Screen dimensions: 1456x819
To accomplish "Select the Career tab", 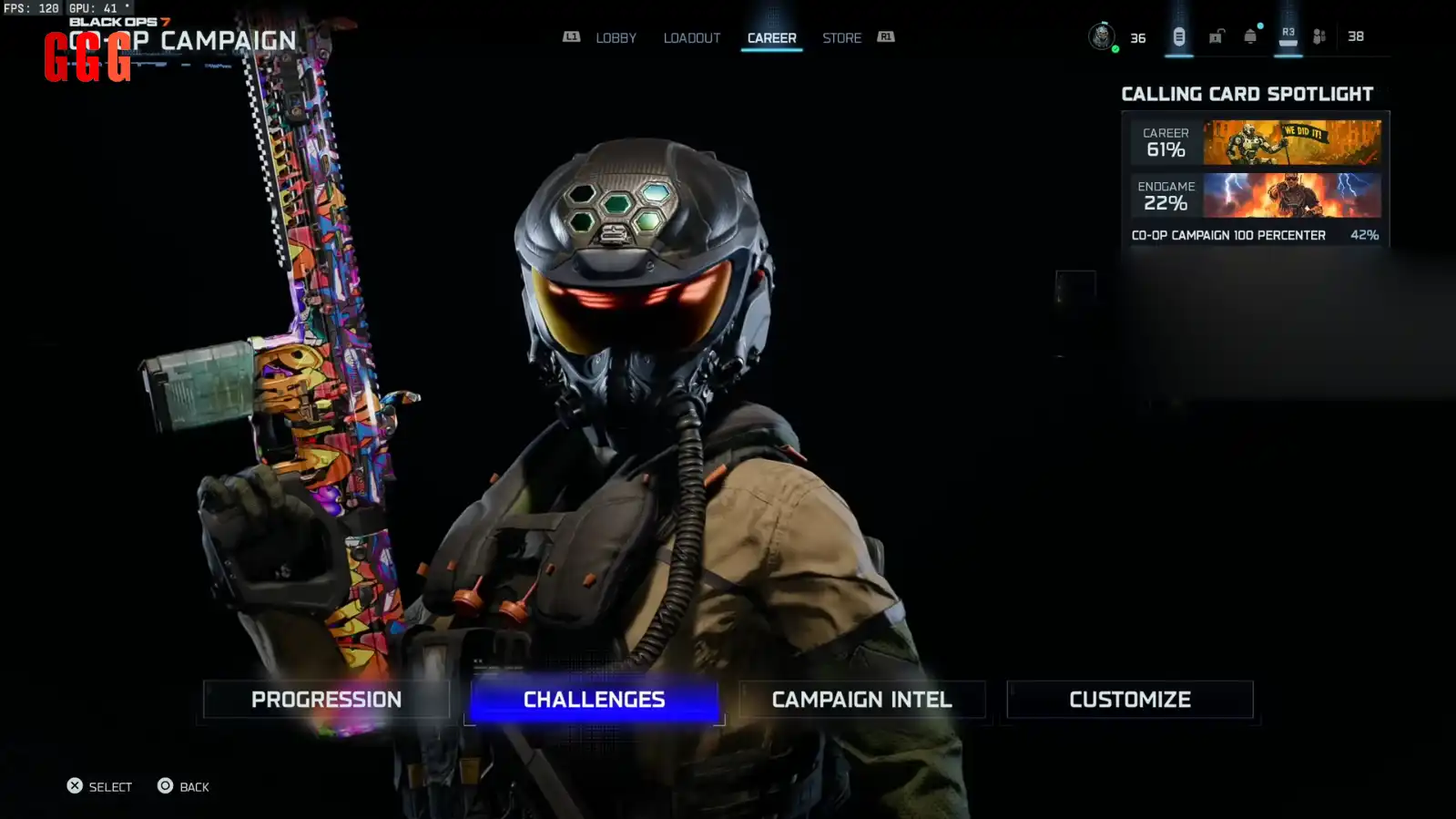I will (771, 38).
